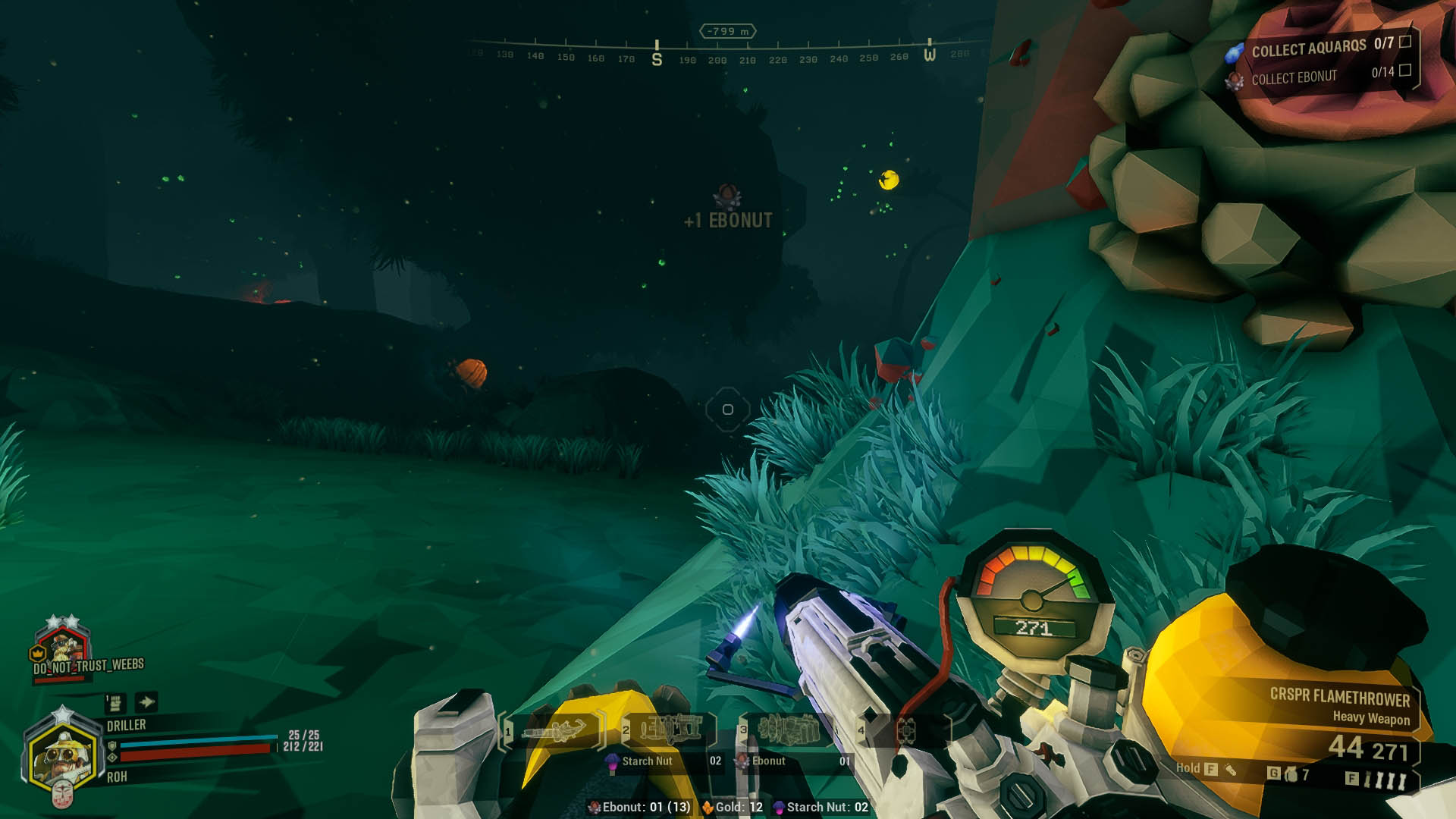
Task: Click the pickaxe arrow icon beside the flare counter
Action: [147, 701]
